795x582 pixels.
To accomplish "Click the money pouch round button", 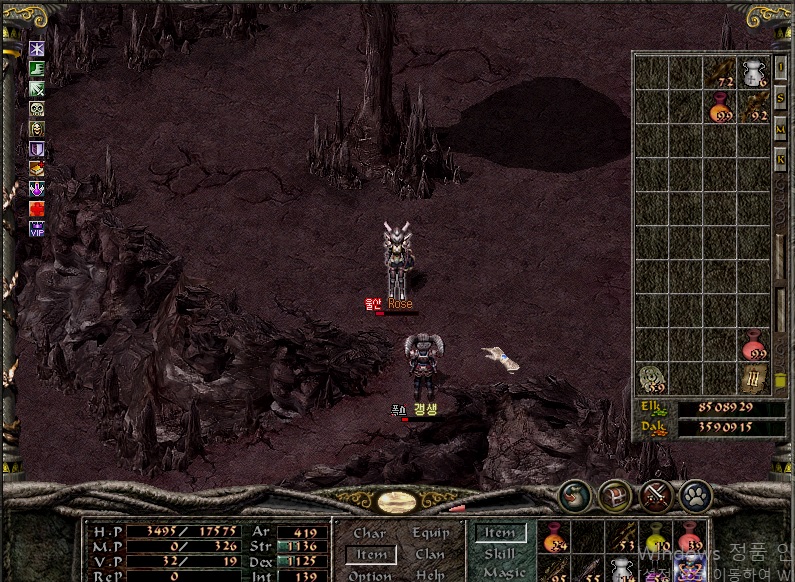I will click(575, 494).
